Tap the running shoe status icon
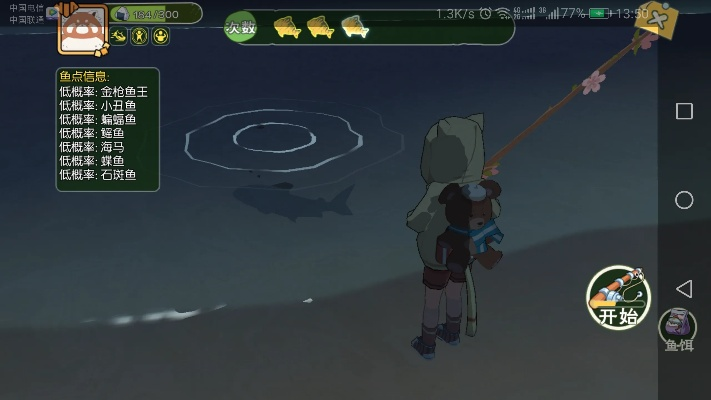This screenshot has height=400, width=711. (x=120, y=37)
